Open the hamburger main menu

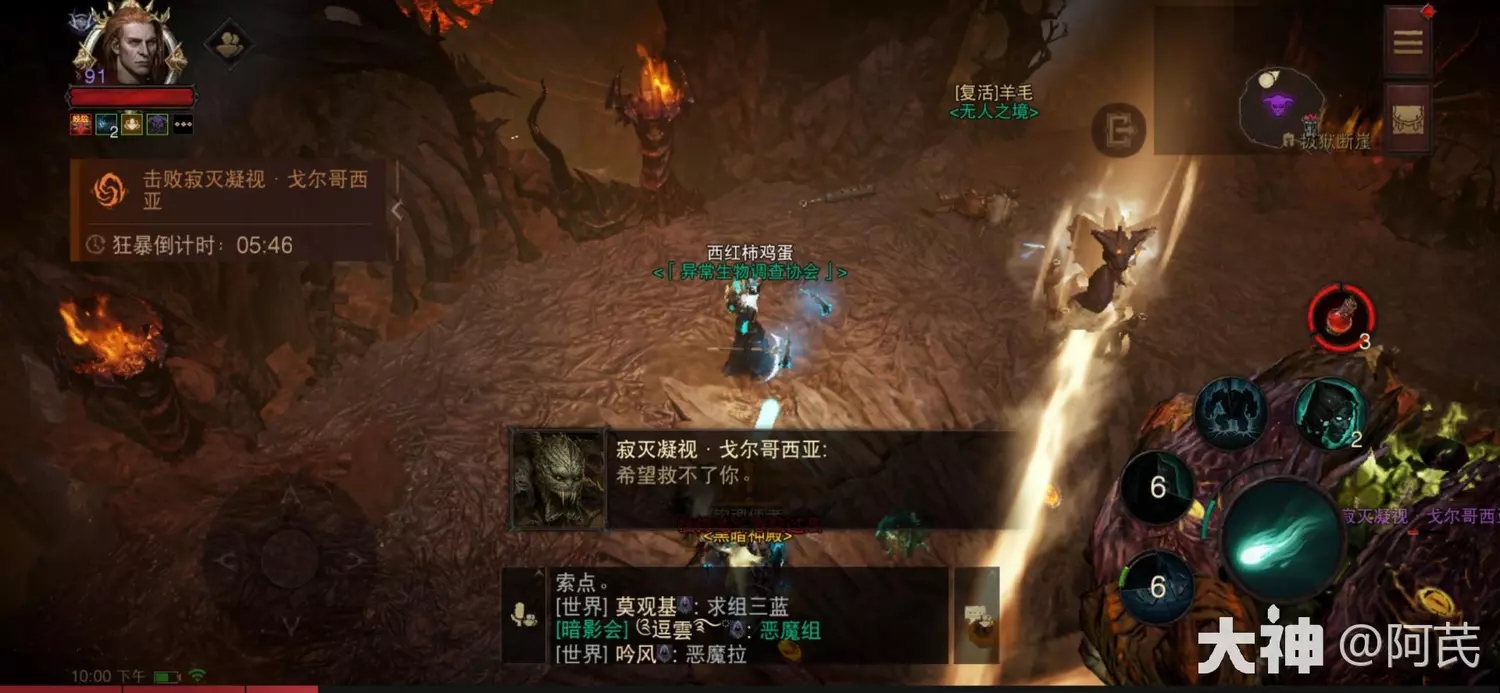[1408, 42]
